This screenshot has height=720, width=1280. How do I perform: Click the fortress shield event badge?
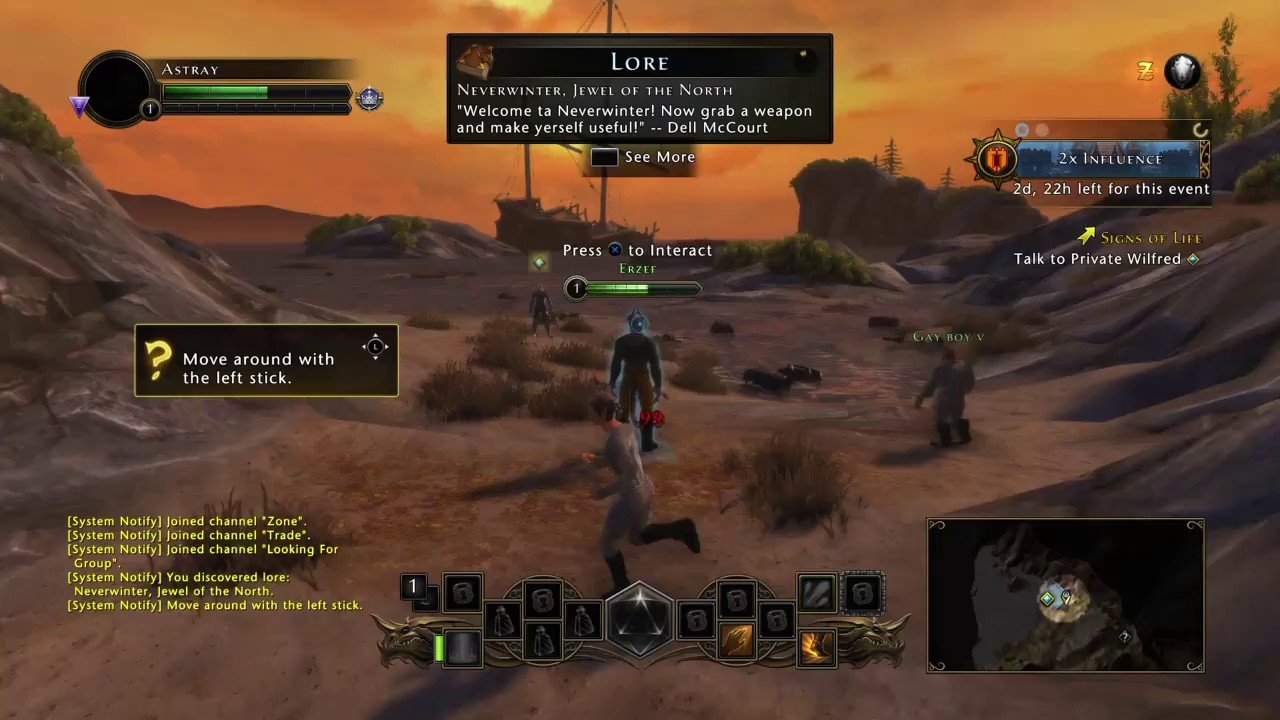coord(994,159)
